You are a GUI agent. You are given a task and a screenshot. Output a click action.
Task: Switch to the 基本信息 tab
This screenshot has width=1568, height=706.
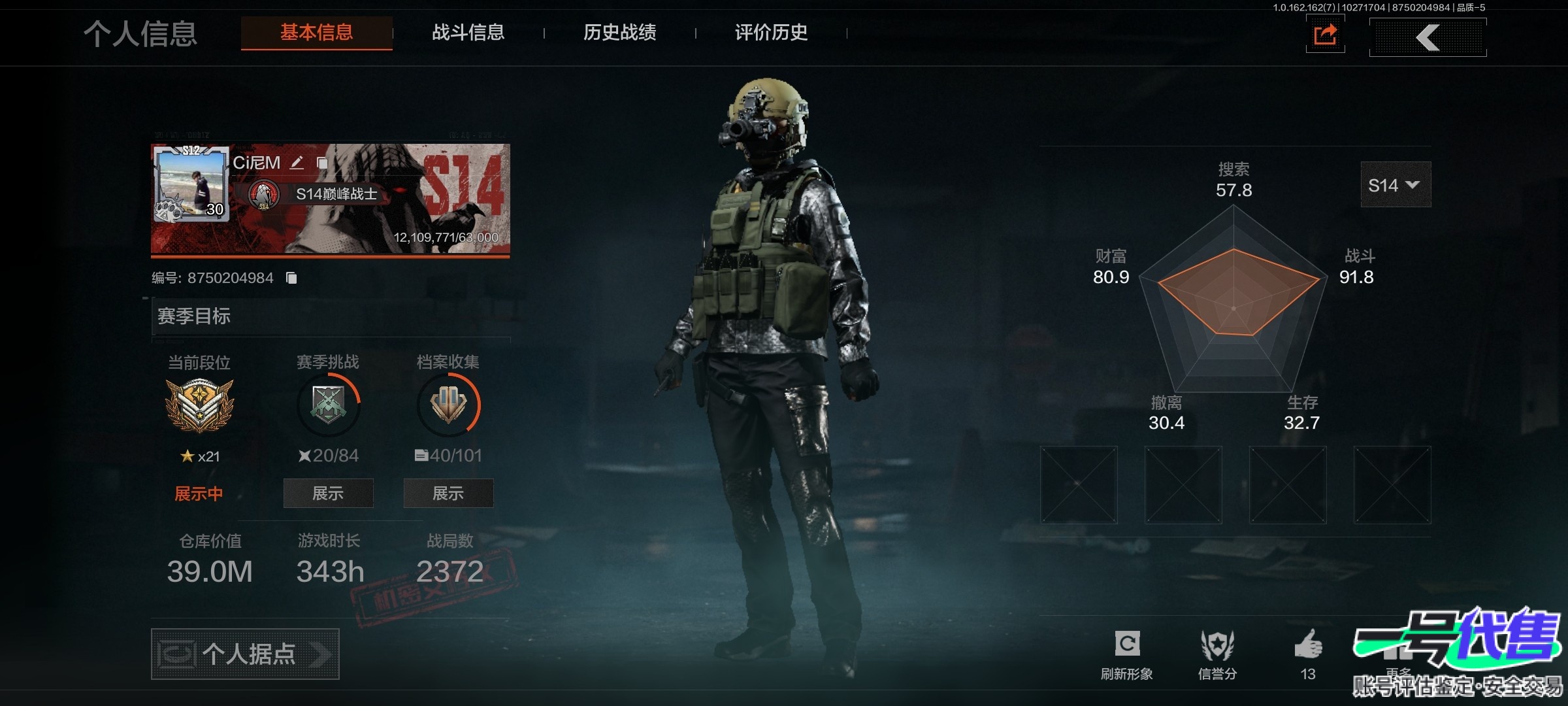(317, 33)
